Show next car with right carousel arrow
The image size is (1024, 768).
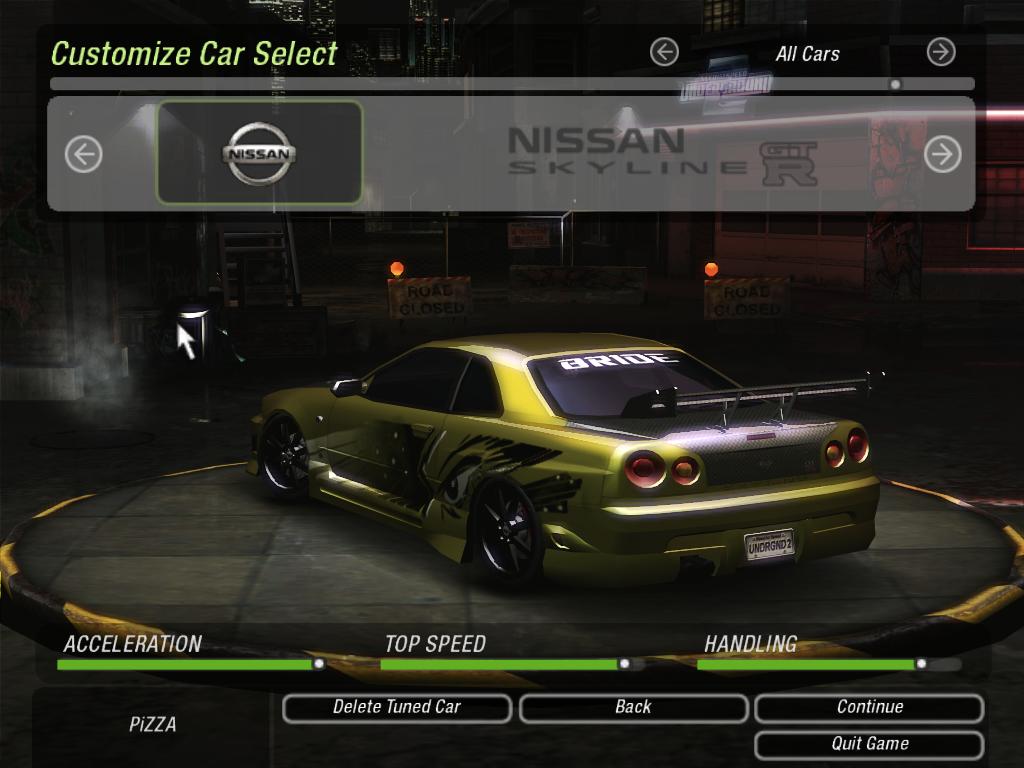(942, 154)
